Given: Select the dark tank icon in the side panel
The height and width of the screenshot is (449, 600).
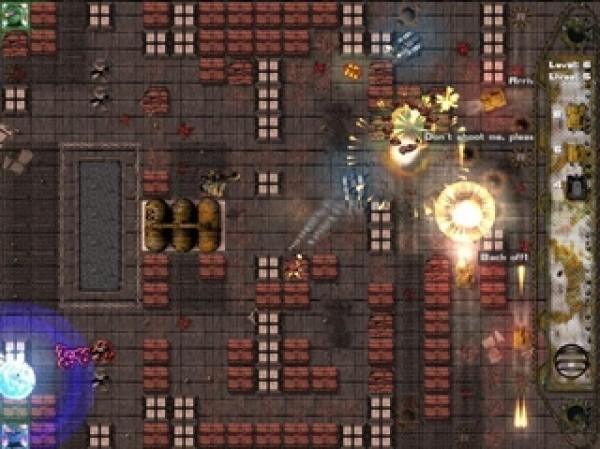Looking at the screenshot, I should [x=577, y=187].
